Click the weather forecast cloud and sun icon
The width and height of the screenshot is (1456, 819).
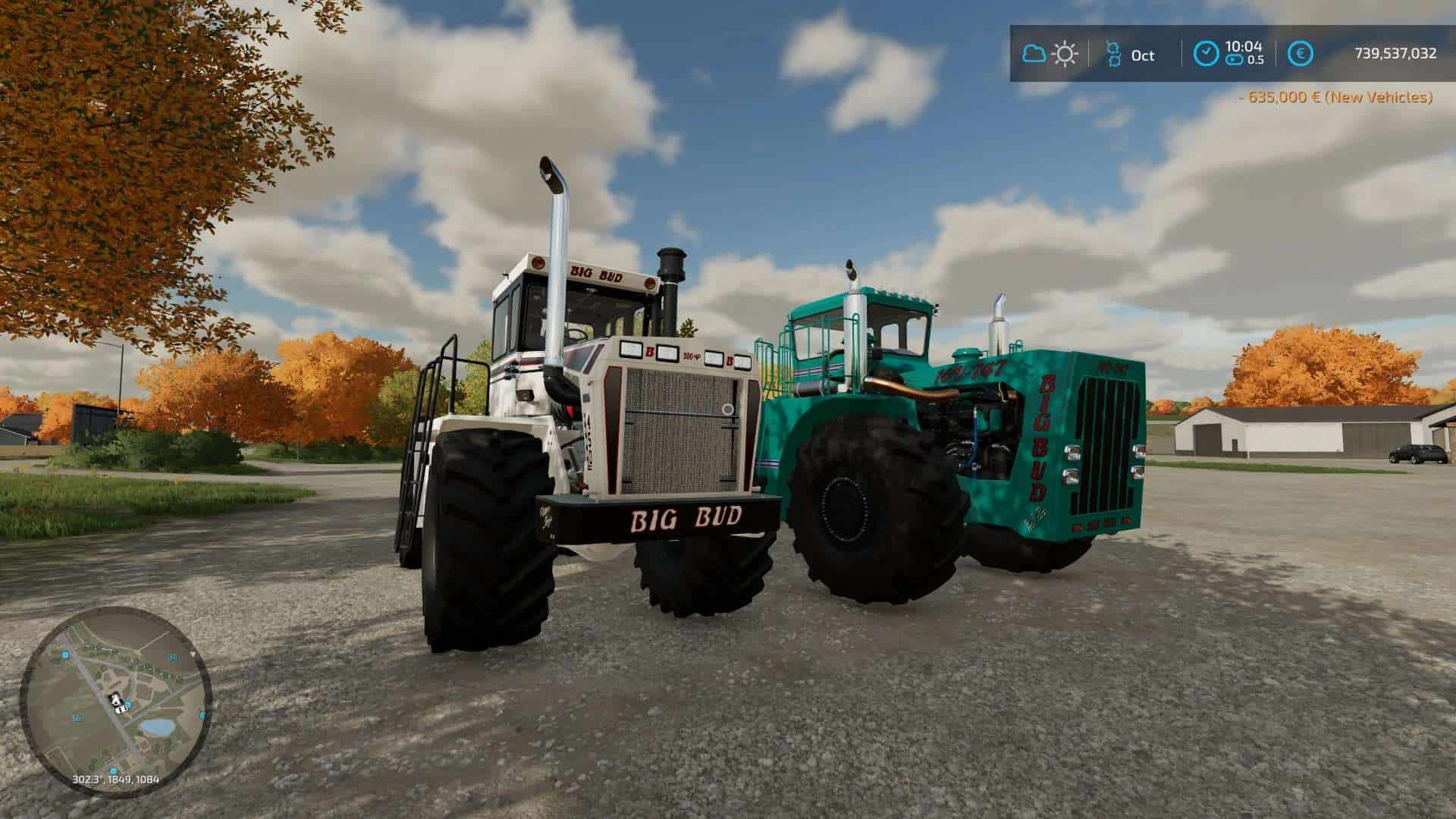point(1050,54)
